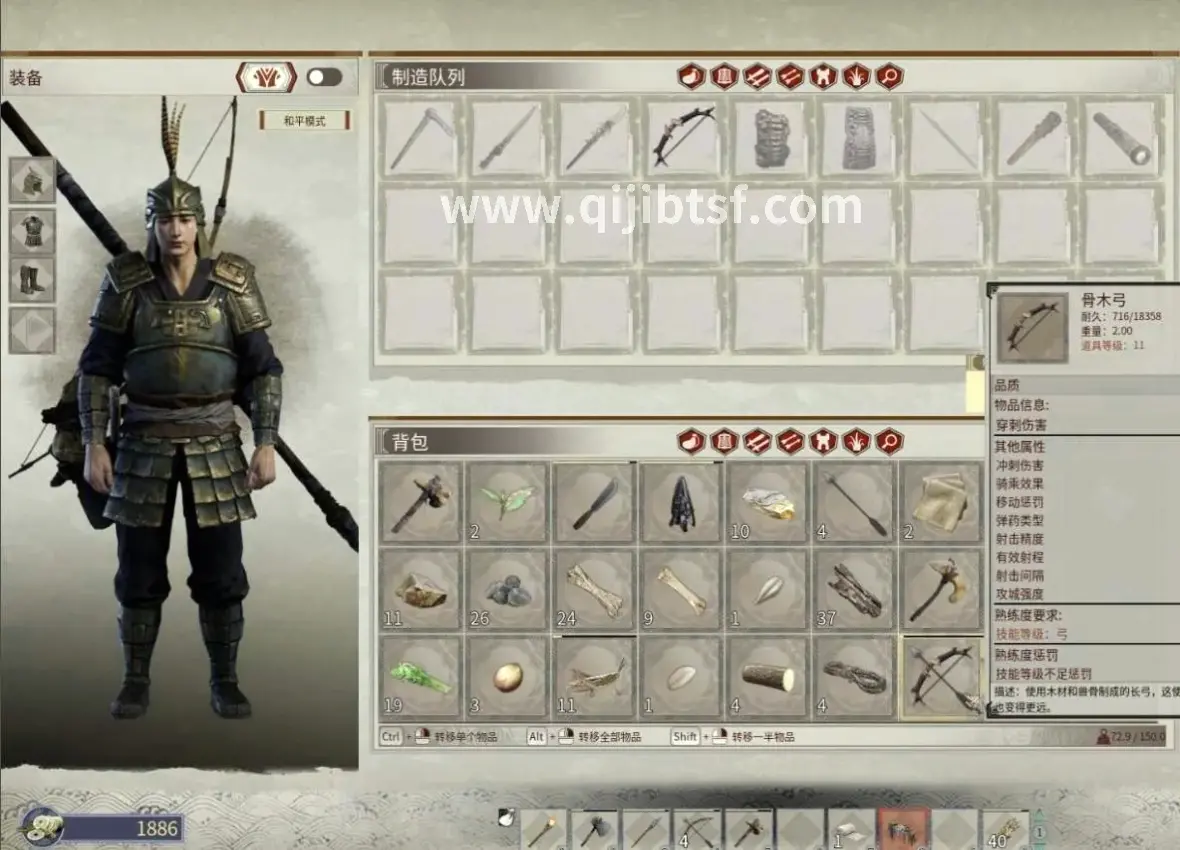The image size is (1180, 850).
Task: Select the boots equipment slot
Action: pos(32,280)
